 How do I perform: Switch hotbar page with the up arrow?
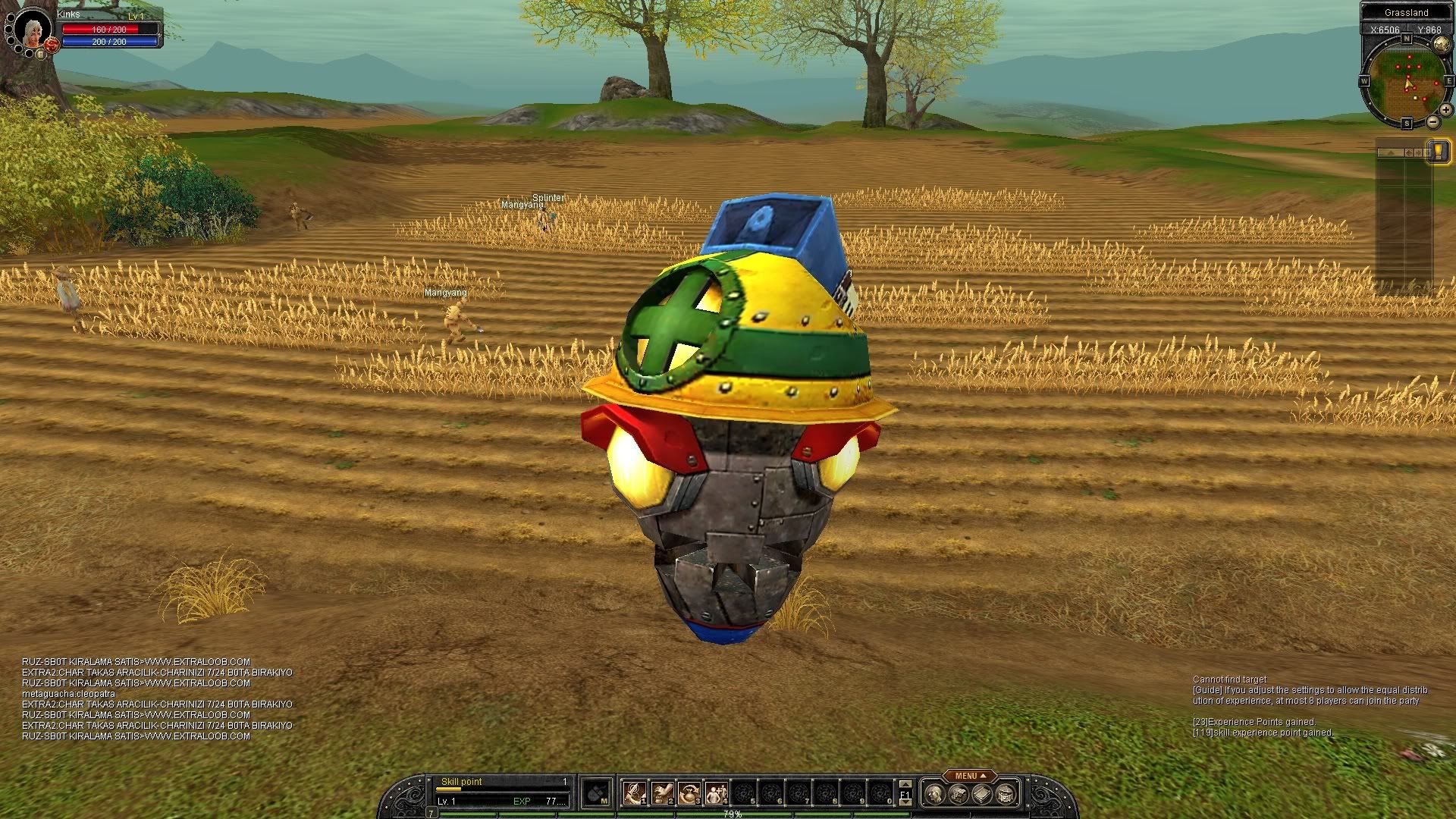pos(905,784)
